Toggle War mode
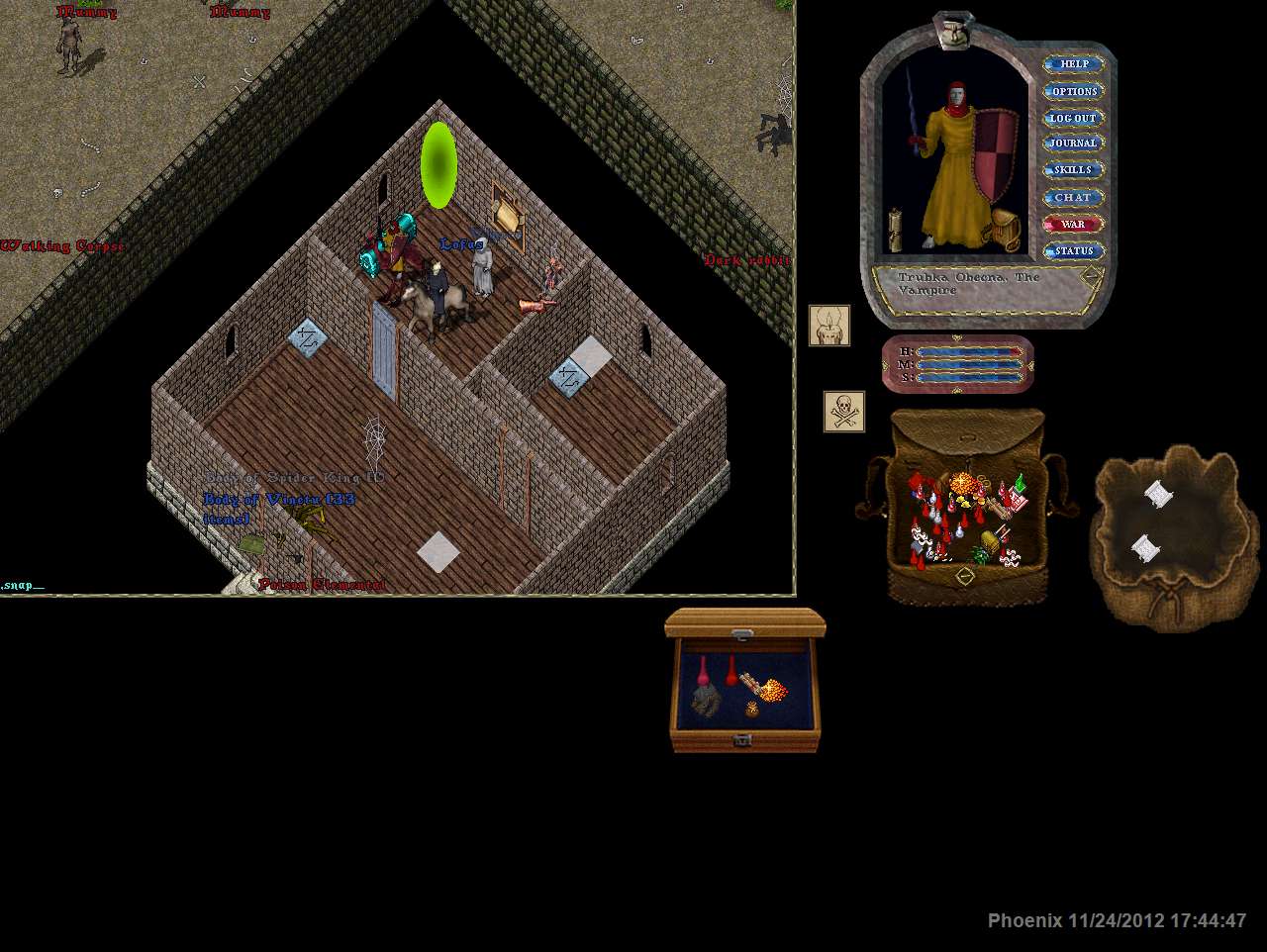 [x=1074, y=225]
